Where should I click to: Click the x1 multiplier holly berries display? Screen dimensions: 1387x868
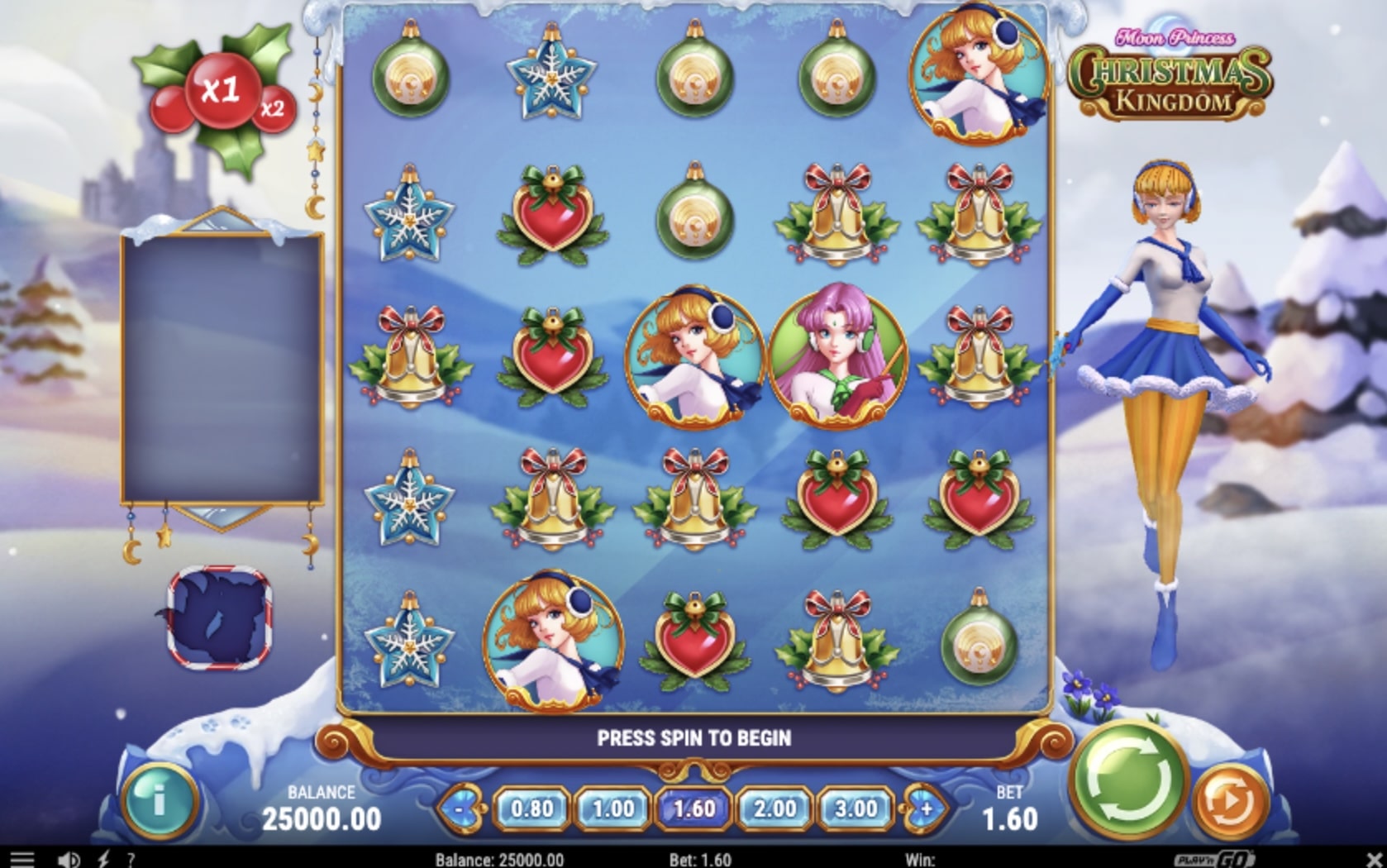(x=223, y=91)
